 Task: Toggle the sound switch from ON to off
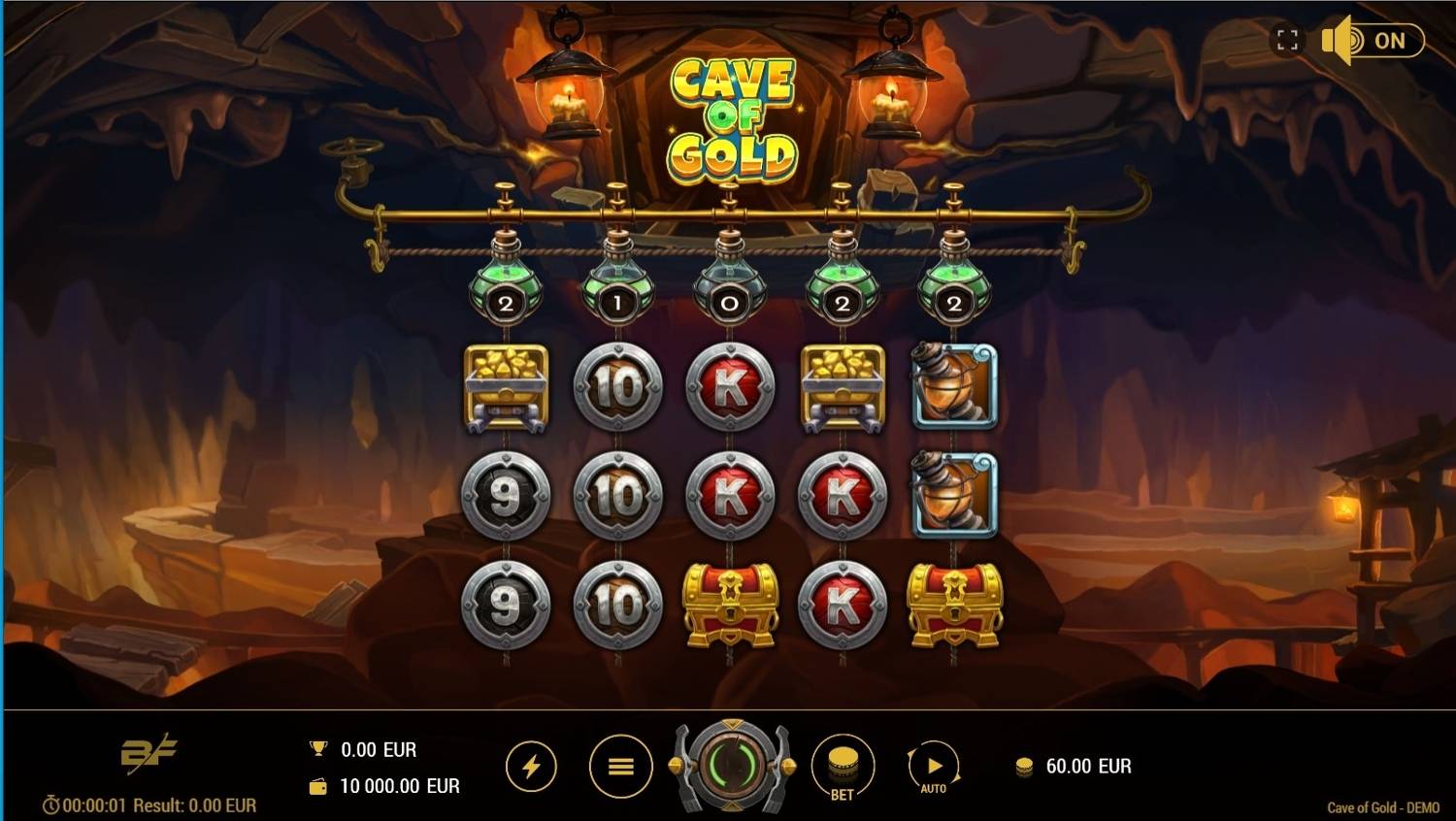1390,41
